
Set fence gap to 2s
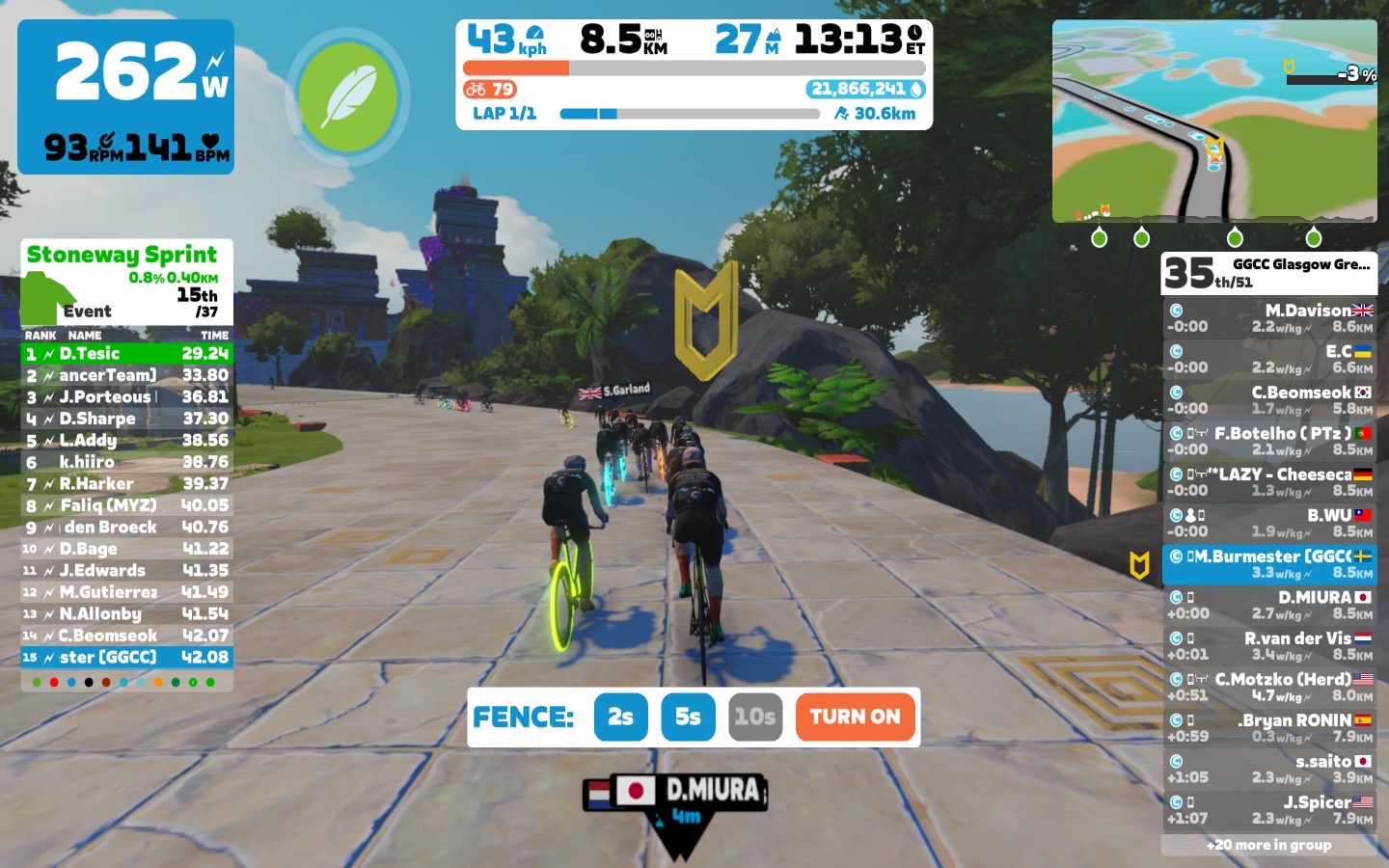620,717
